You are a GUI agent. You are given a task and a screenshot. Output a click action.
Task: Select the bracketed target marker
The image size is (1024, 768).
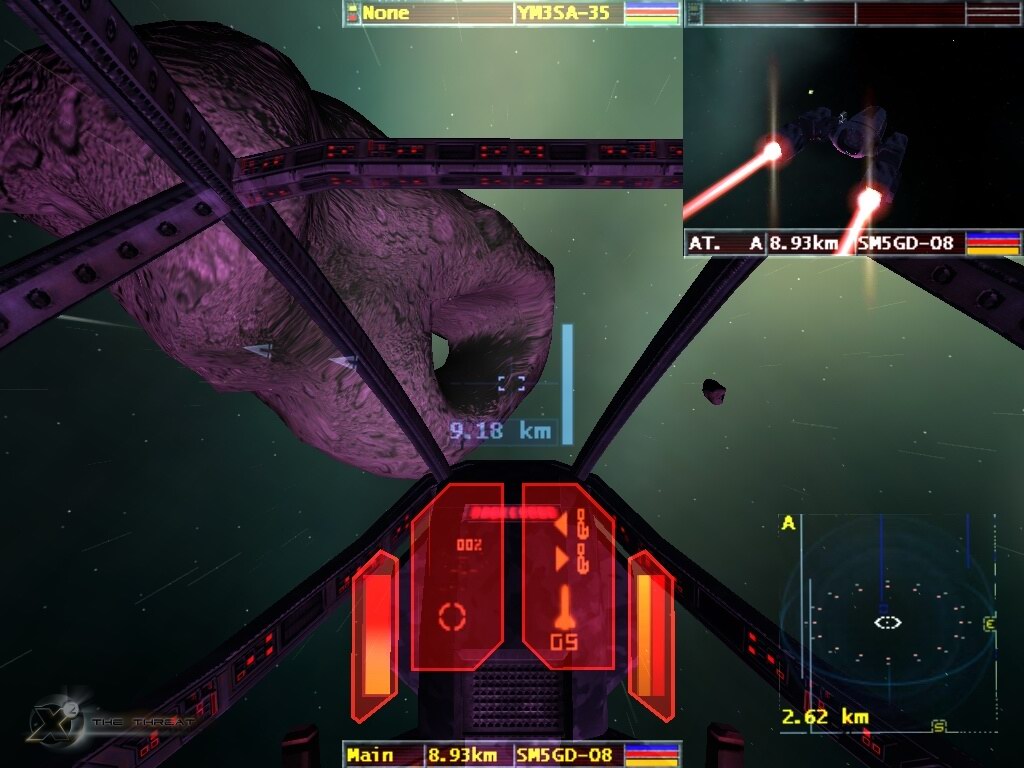512,383
